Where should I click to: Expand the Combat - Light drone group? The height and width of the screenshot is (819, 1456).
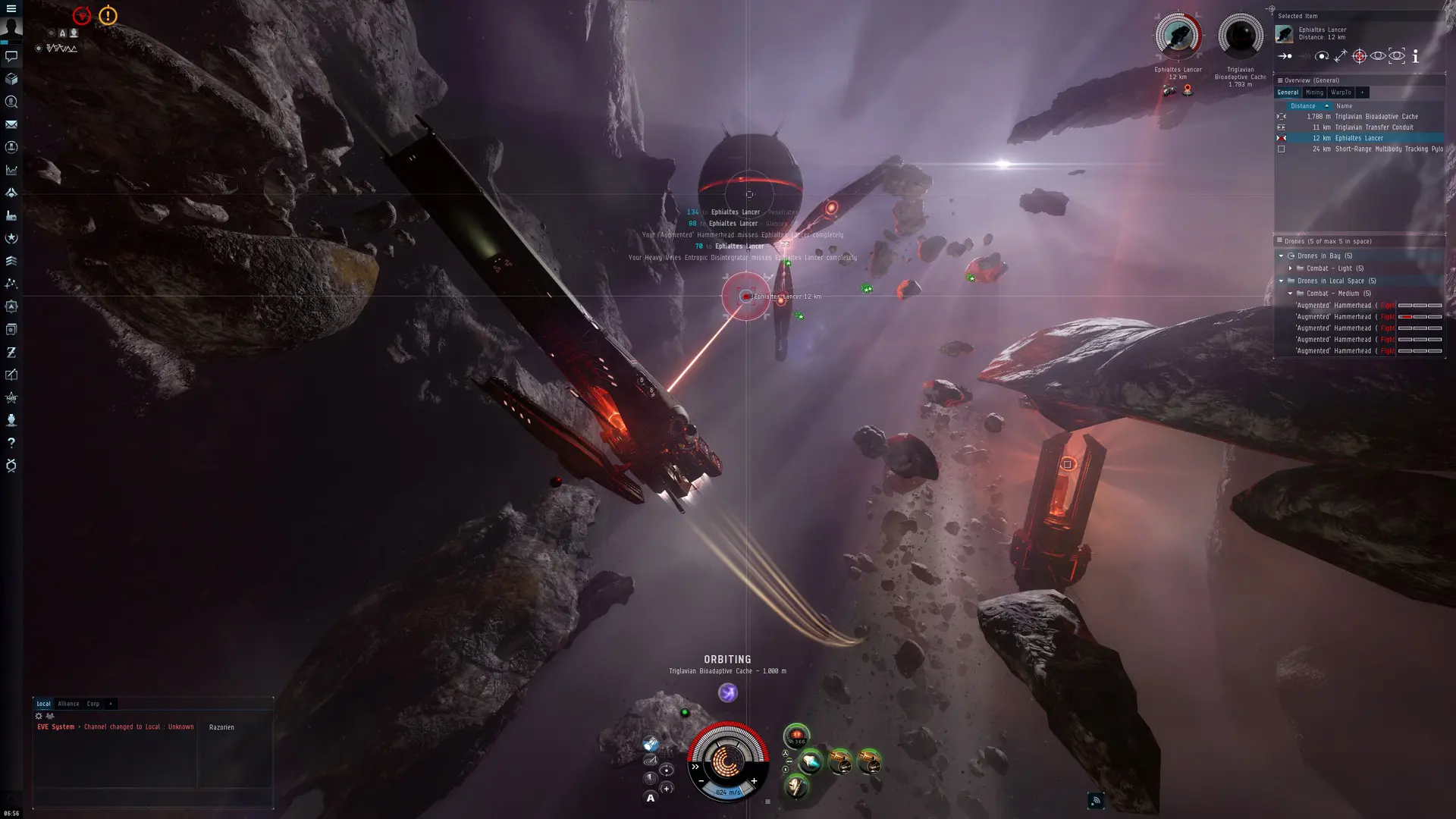[x=1291, y=268]
